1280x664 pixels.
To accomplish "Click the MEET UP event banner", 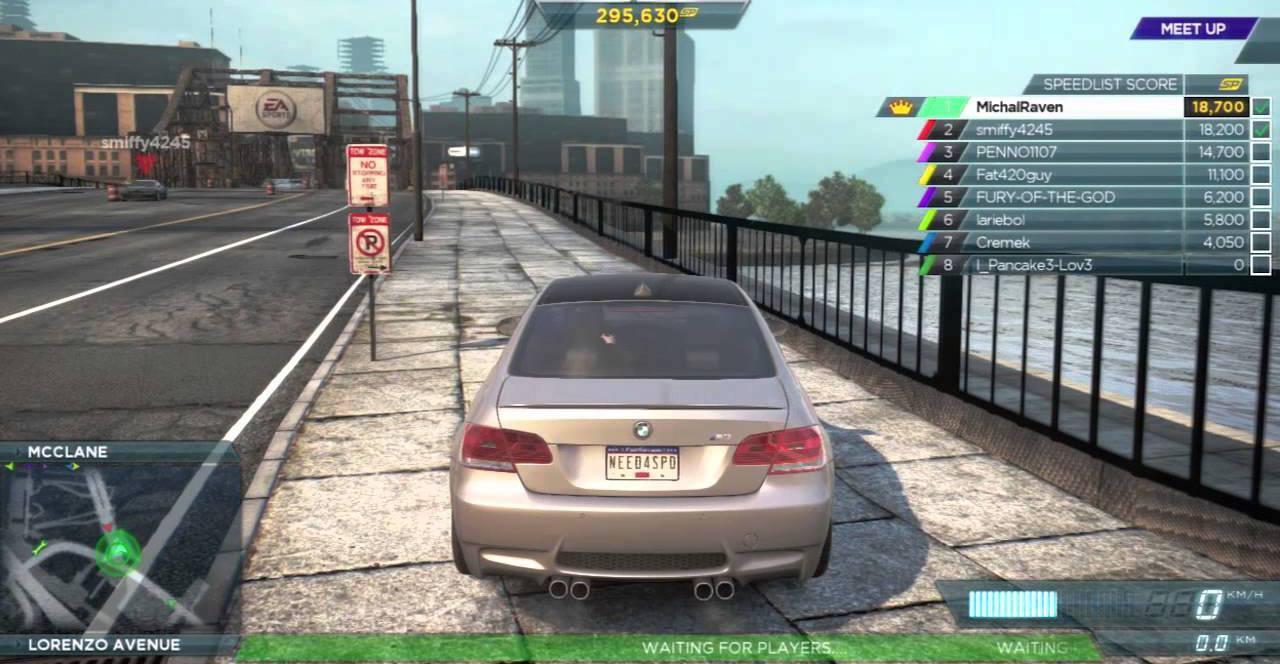I will 1192,29.
